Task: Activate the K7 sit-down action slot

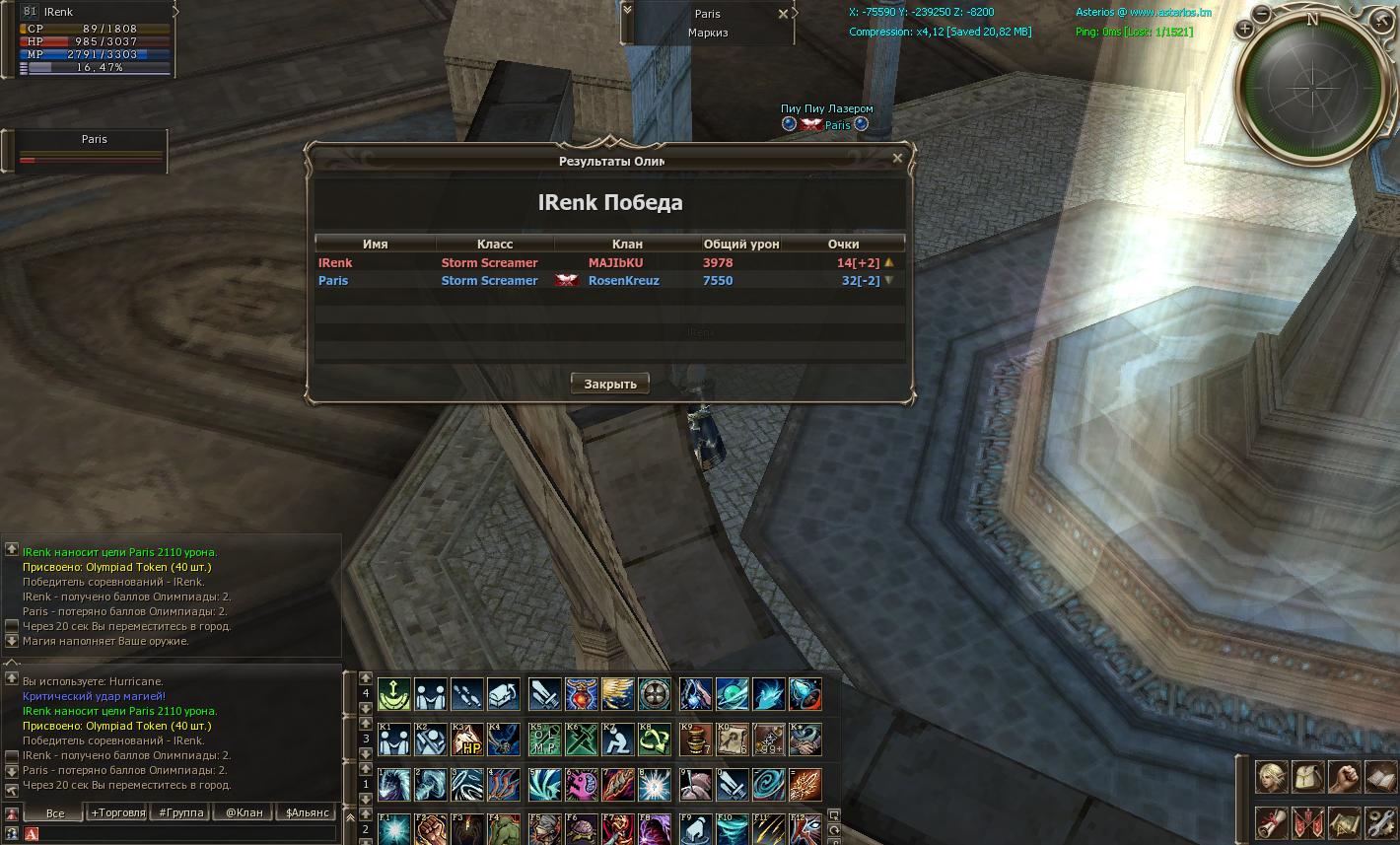Action: 617,739
